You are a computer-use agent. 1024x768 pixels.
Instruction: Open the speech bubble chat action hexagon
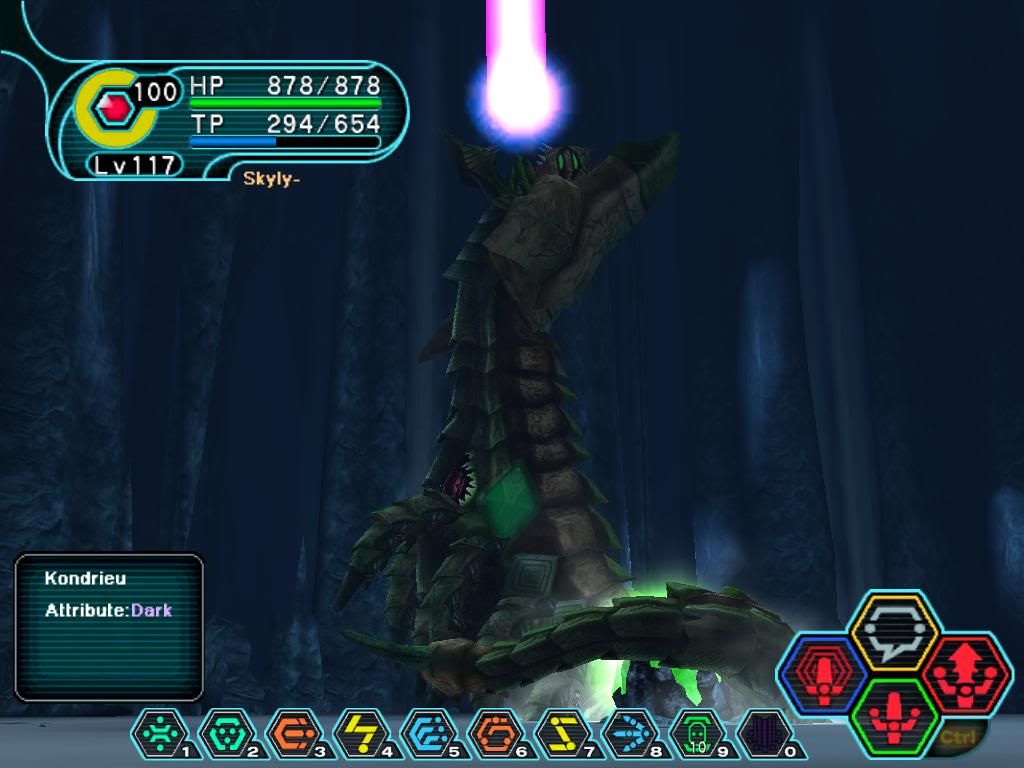893,632
